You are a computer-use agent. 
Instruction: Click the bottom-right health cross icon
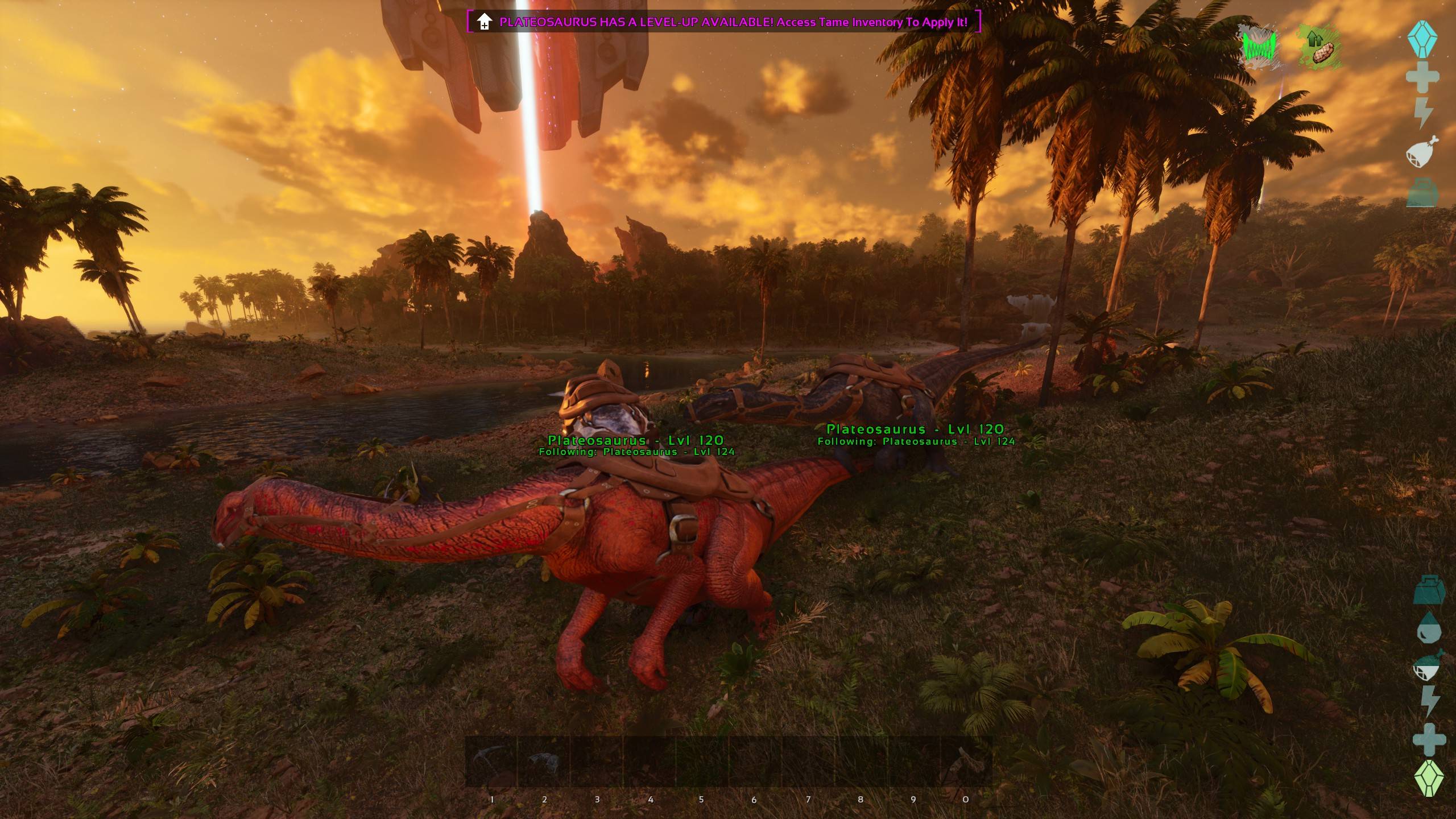coord(1429,739)
